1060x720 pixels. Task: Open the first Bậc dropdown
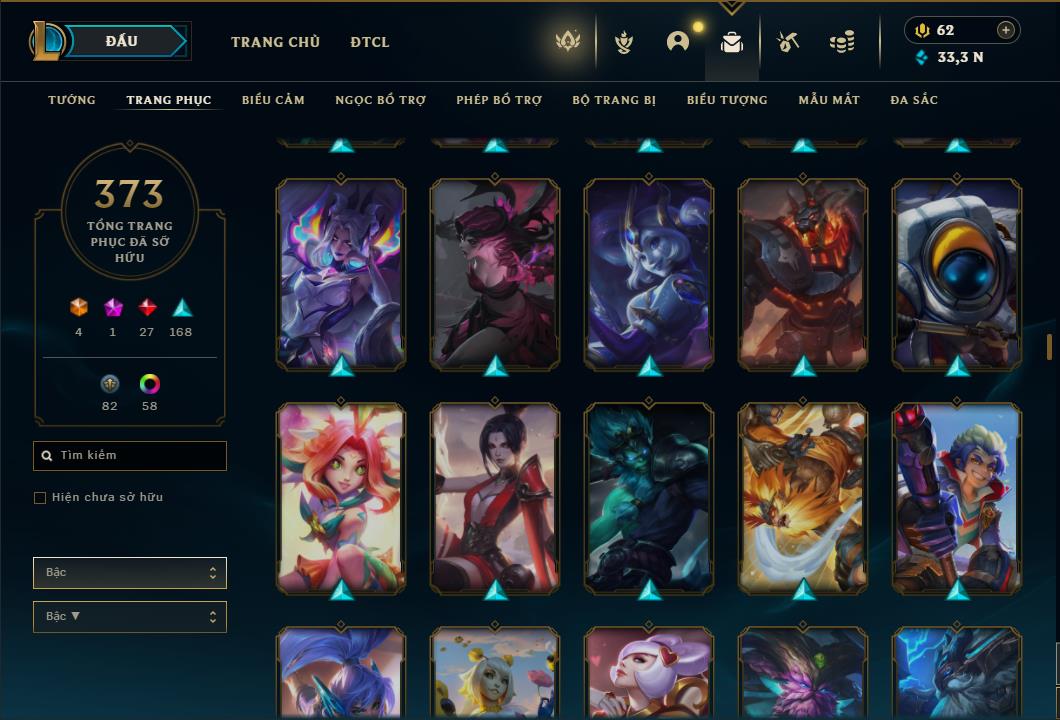coord(130,573)
